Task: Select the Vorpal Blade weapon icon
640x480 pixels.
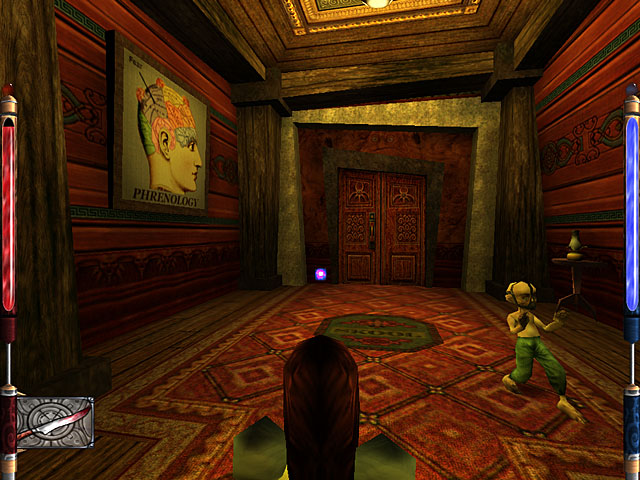Action: (x=56, y=421)
